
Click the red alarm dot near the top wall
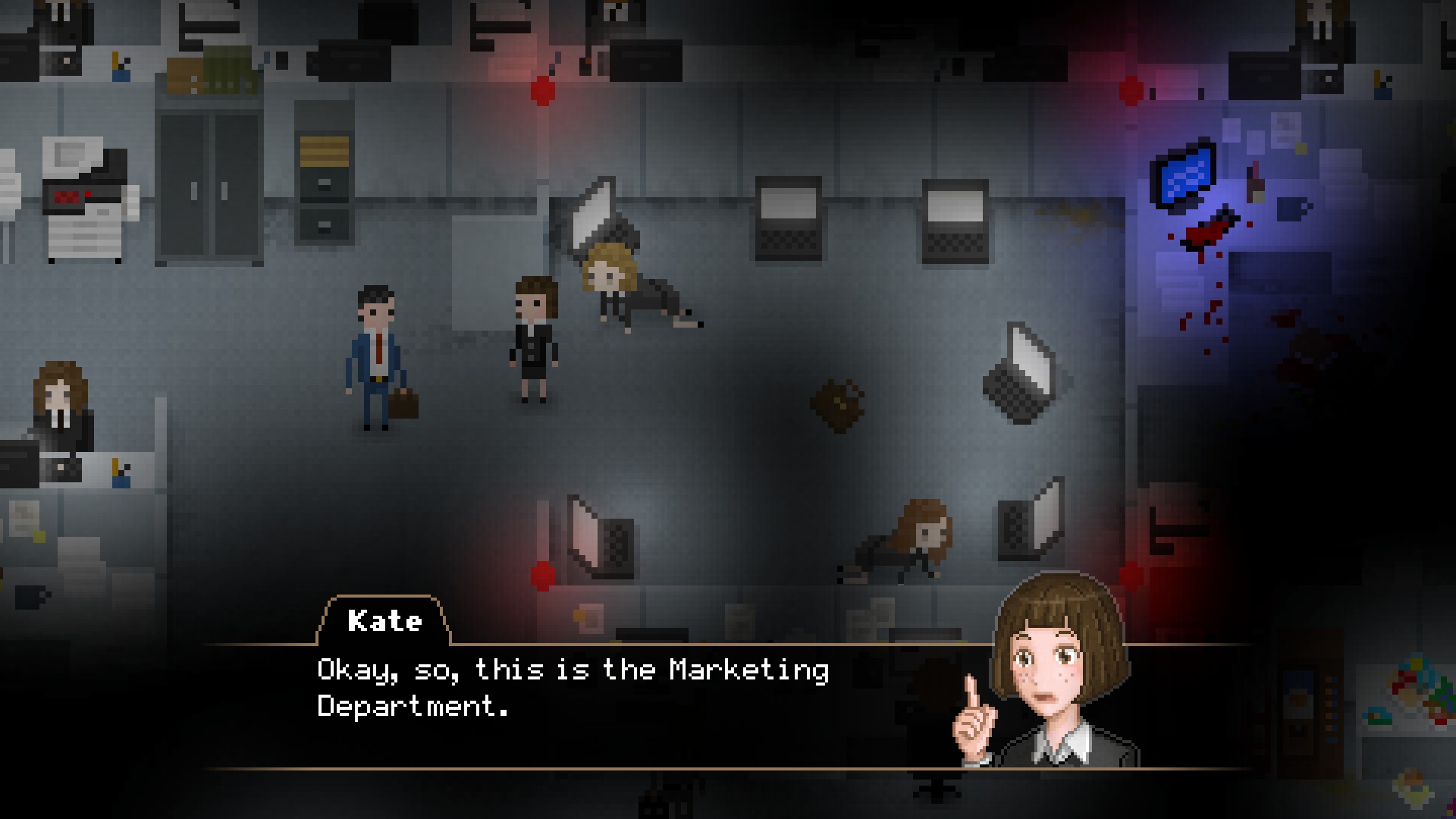(543, 91)
